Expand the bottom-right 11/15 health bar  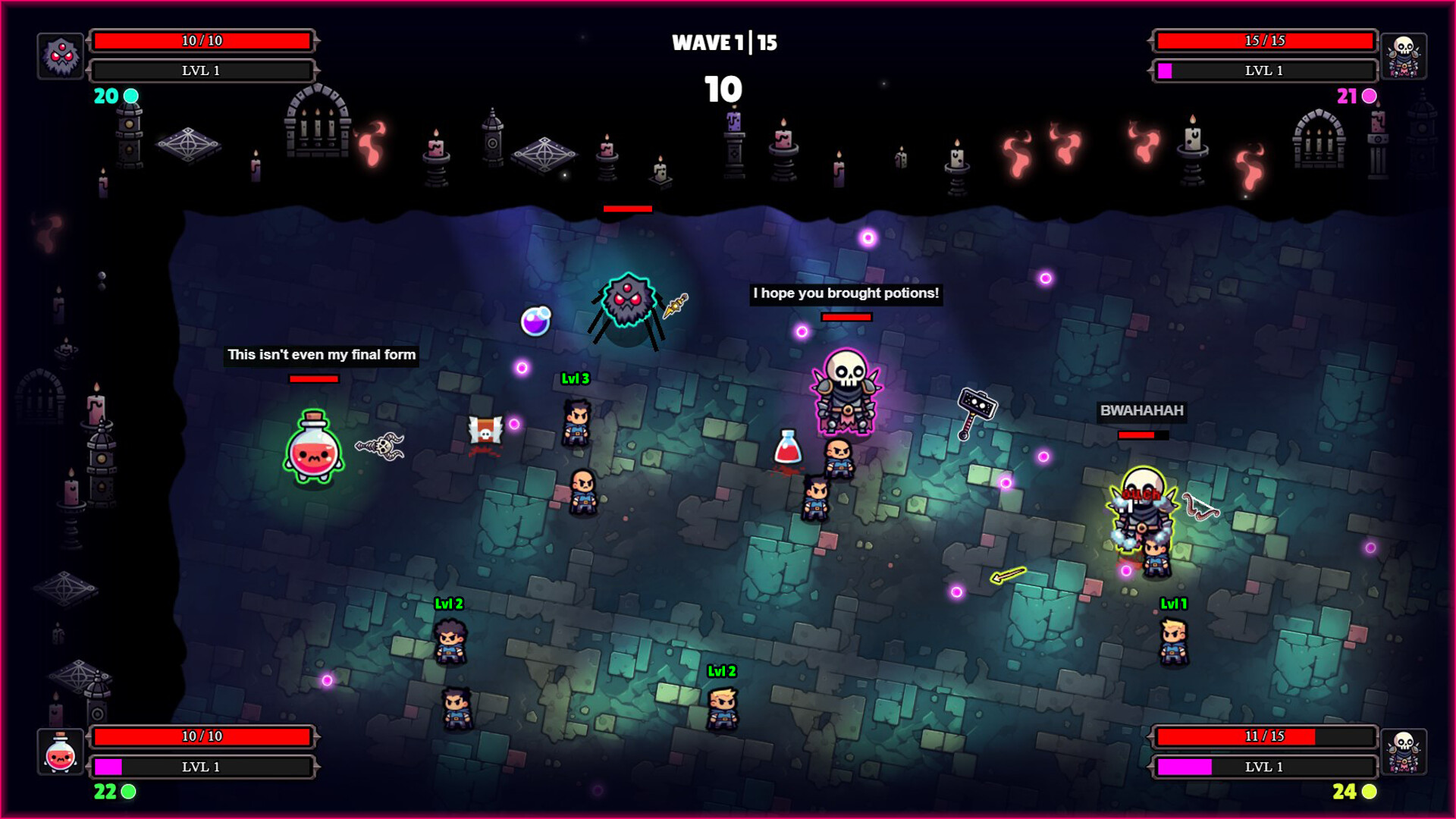[1263, 736]
